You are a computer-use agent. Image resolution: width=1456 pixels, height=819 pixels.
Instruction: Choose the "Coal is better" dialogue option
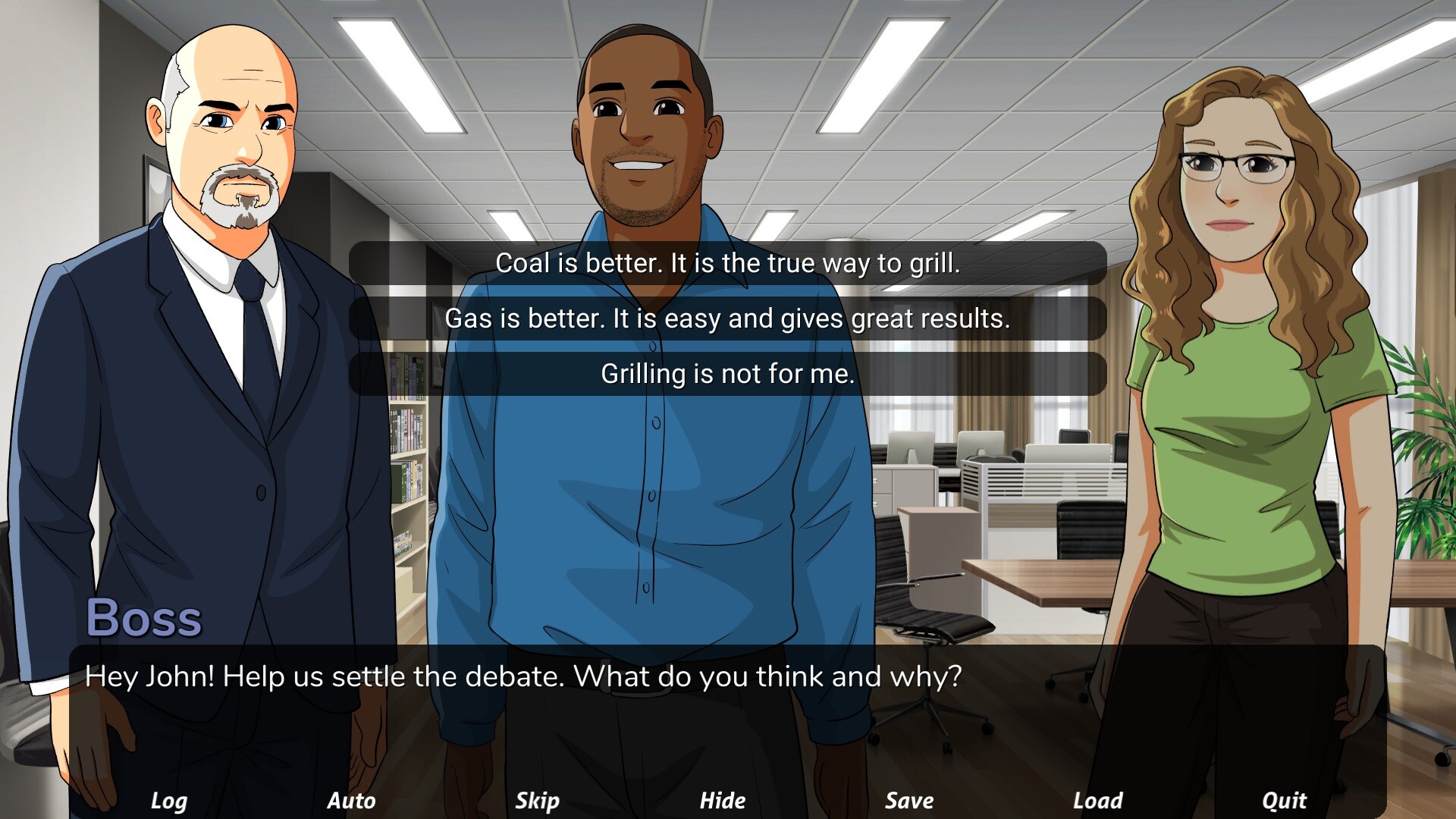(x=727, y=264)
